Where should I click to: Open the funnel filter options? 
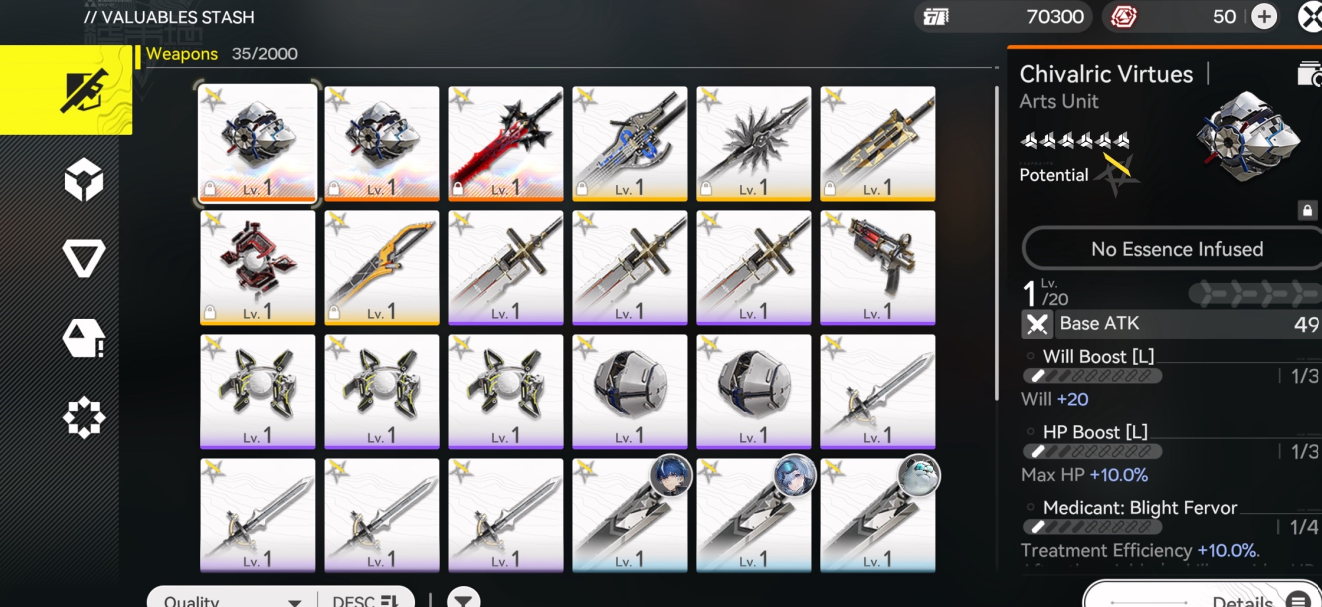462,600
